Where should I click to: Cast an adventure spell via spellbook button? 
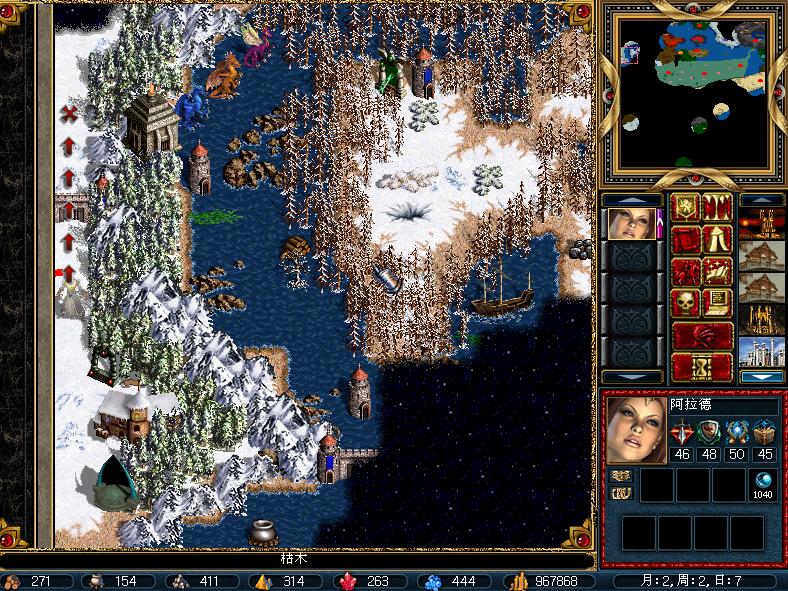coord(718,272)
